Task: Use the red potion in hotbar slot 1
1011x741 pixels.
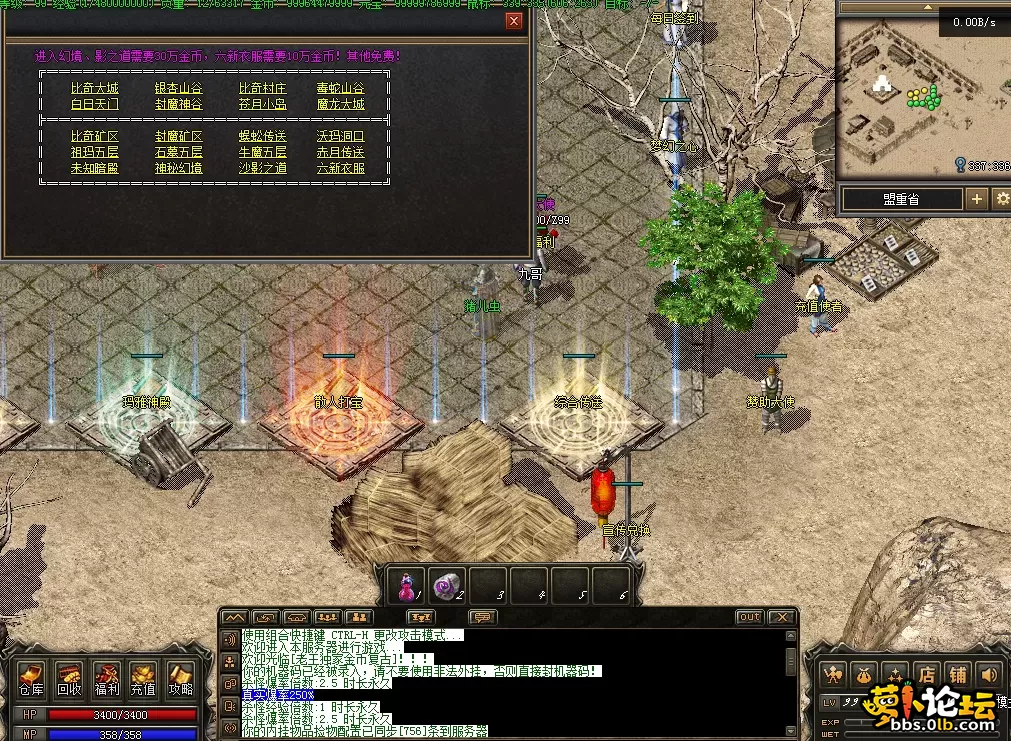Action: point(407,586)
